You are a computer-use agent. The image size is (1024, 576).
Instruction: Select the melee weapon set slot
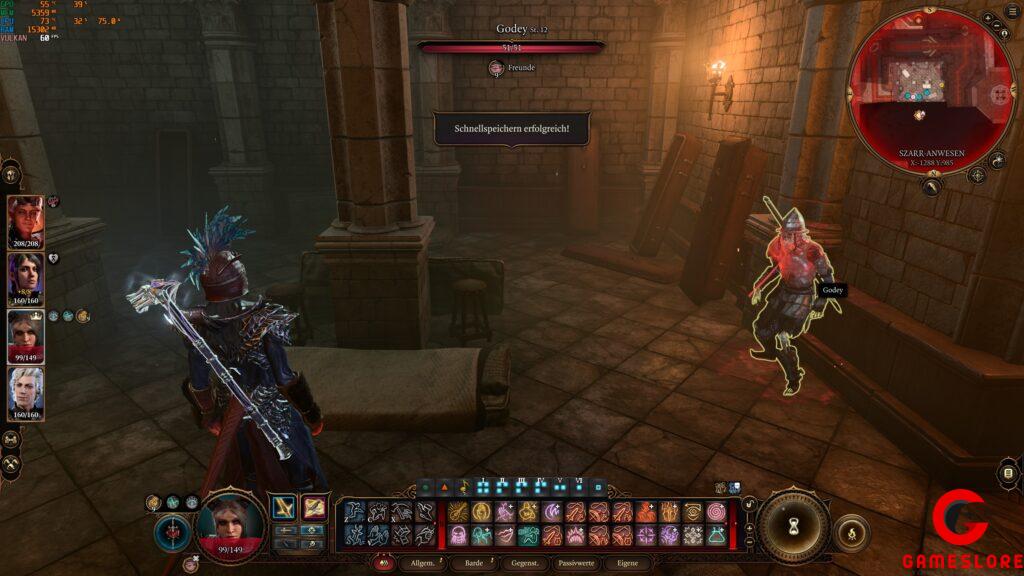pyautogui.click(x=284, y=508)
